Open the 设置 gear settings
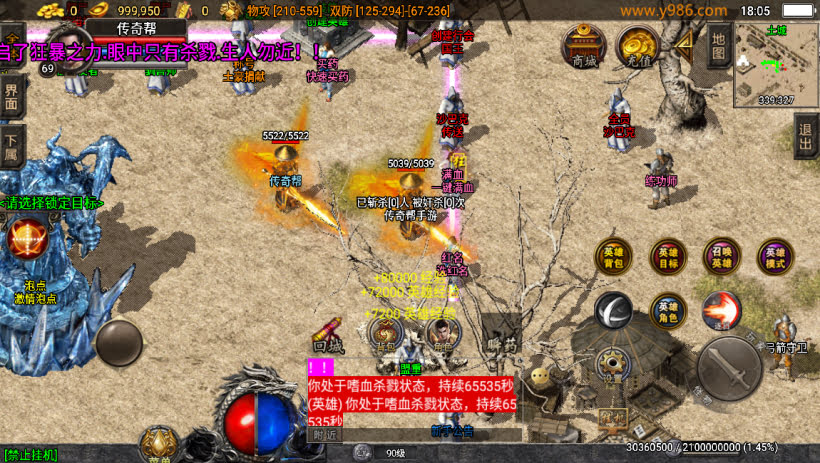Viewport: 820px width, 463px height. tap(612, 365)
